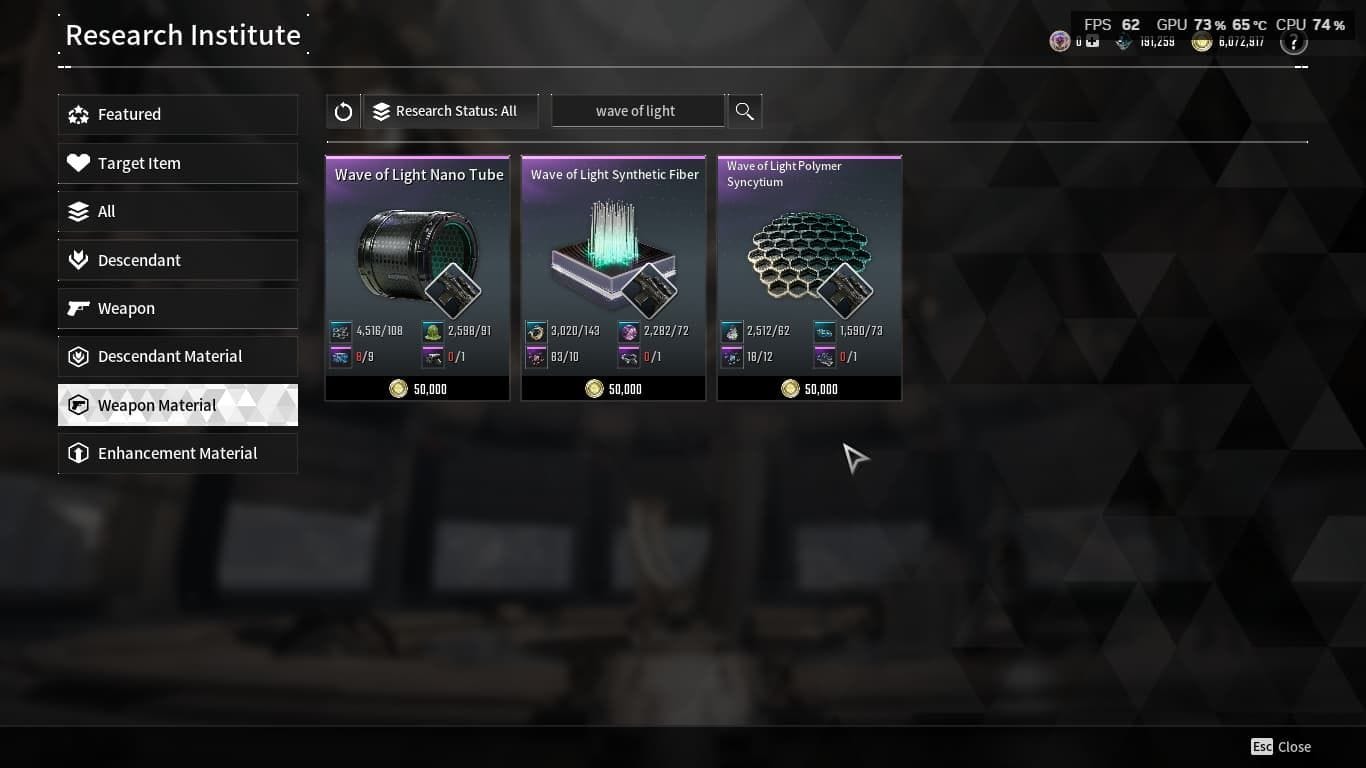This screenshot has width=1366, height=768.
Task: Click the first material icon on Nano Tube card
Action: (339, 330)
